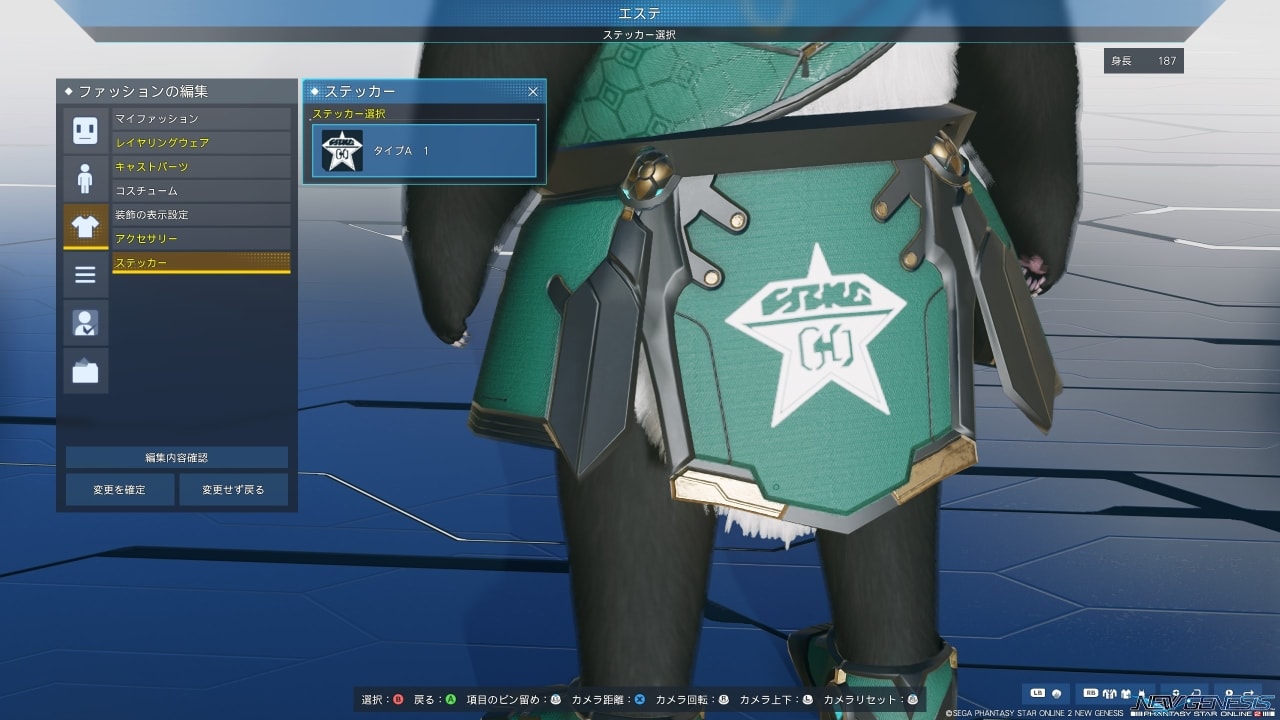Image resolution: width=1280 pixels, height=720 pixels.
Task: Close the ステッカー selection window
Action: pos(533,92)
